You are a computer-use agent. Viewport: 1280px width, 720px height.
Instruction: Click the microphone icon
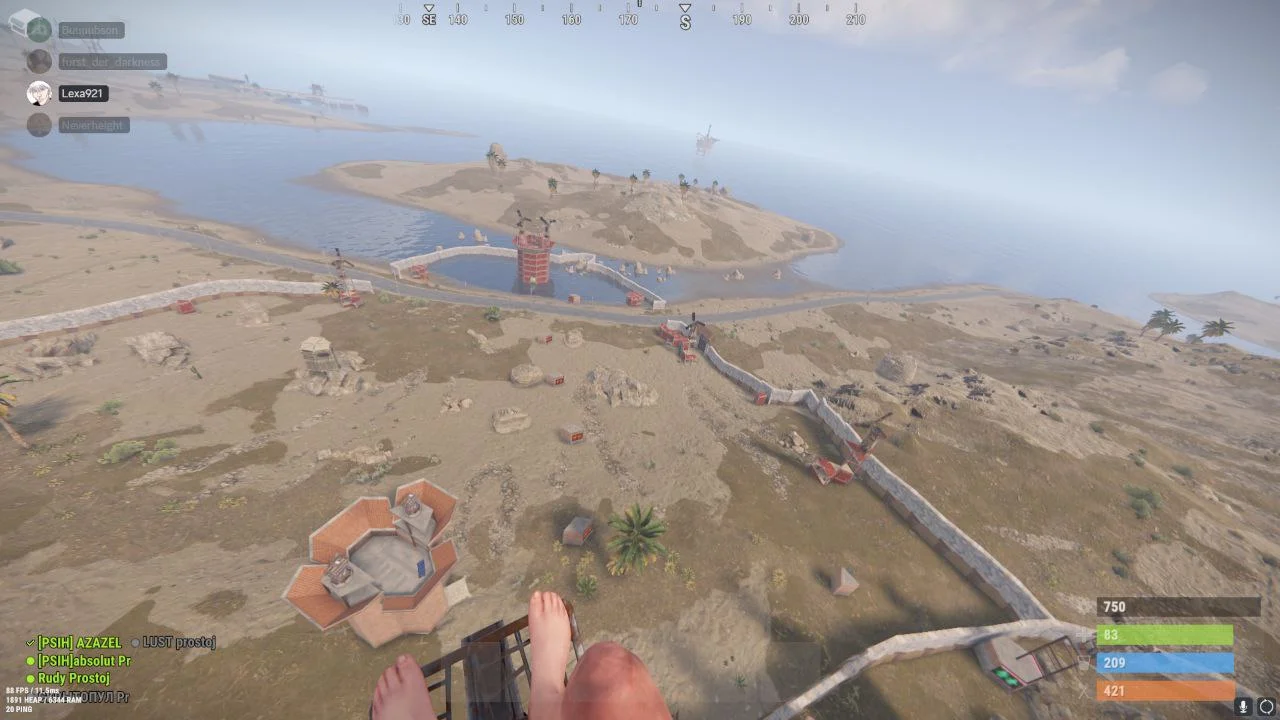pos(1243,706)
